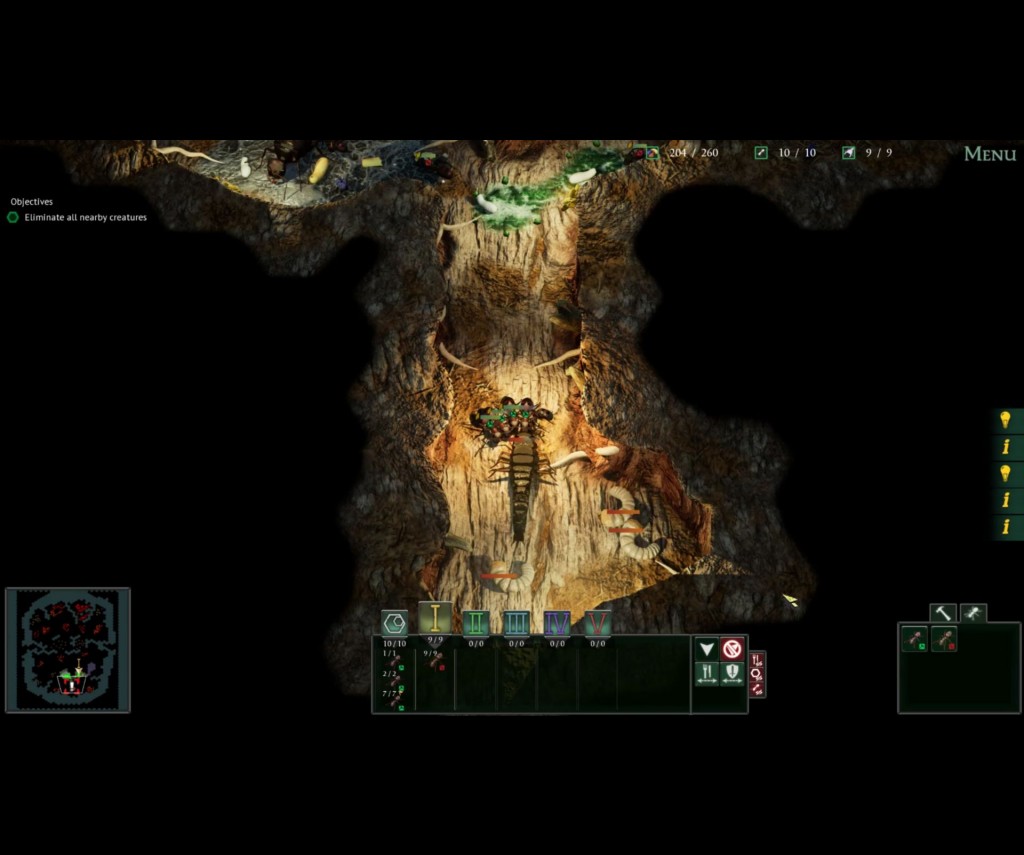
Task: Select the hexagon nest group tab
Action: point(395,623)
